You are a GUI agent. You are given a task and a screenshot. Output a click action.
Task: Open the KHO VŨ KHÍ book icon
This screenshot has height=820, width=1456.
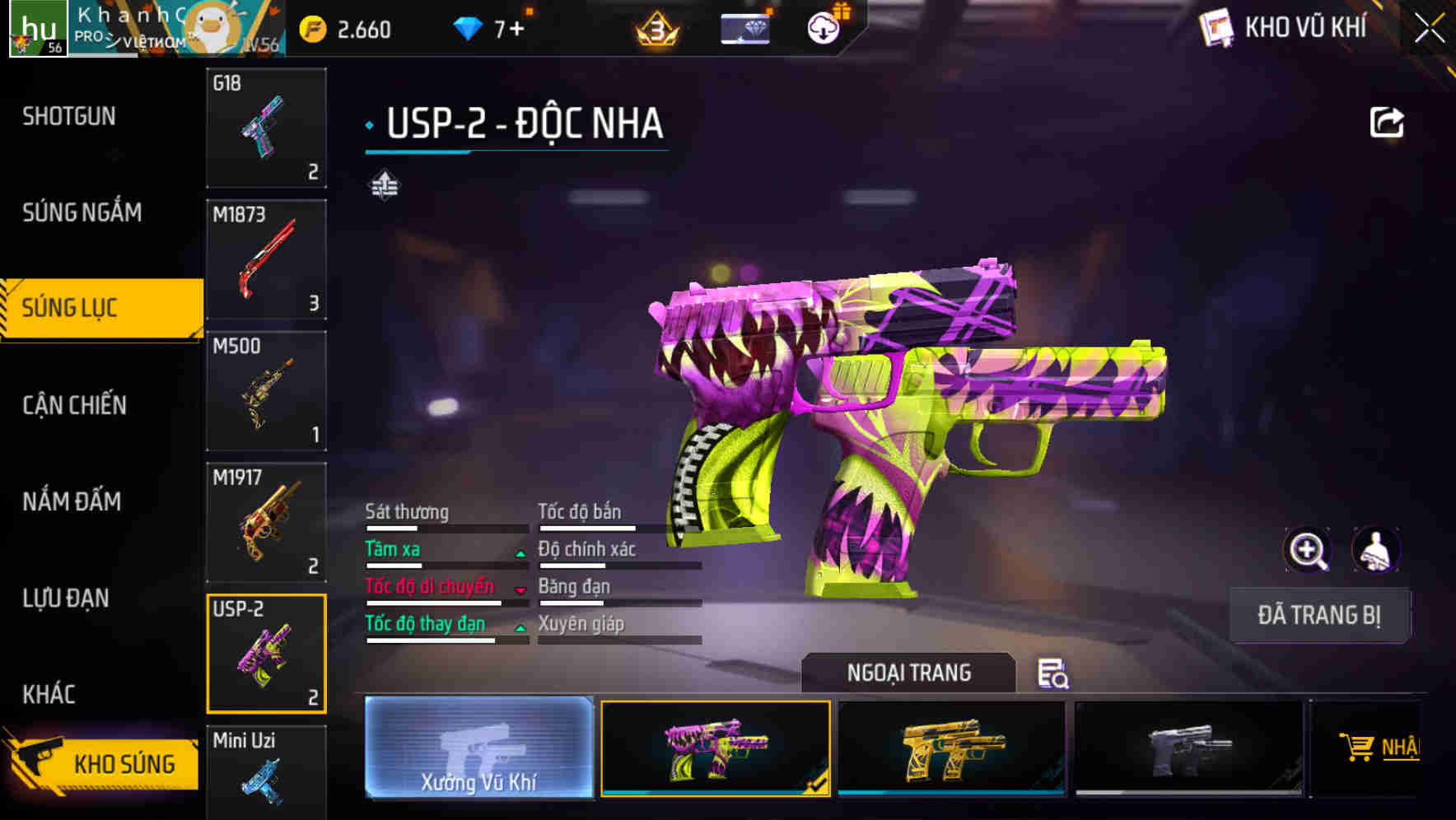(1216, 27)
